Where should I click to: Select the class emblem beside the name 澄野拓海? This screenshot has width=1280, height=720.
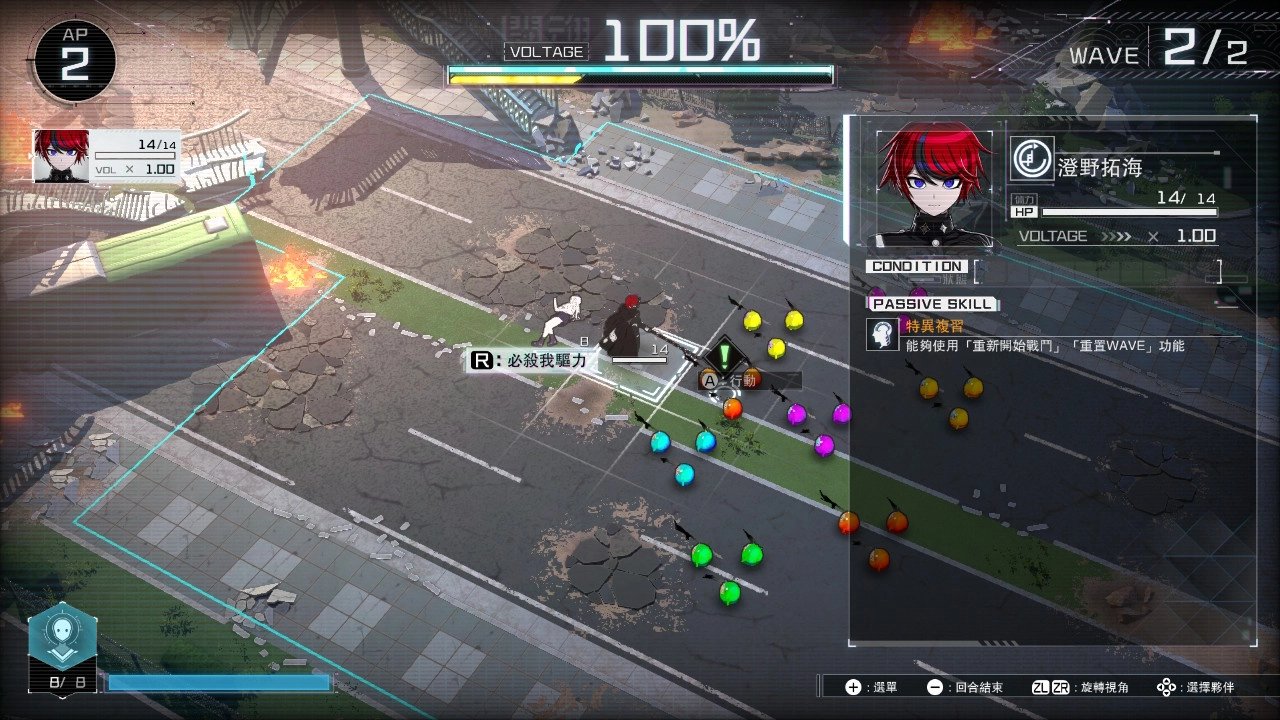point(1031,159)
